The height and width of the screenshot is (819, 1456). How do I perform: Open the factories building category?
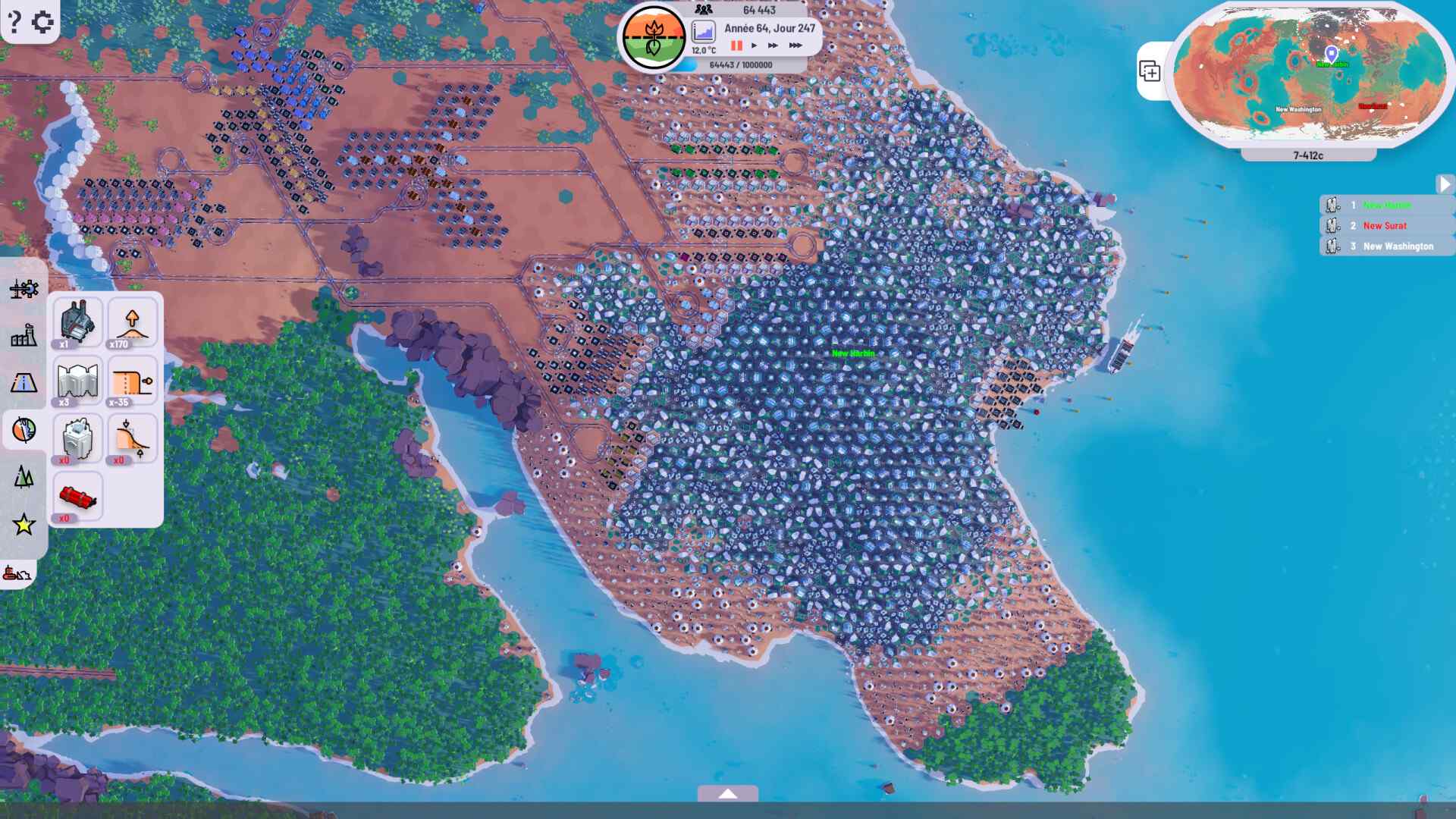tap(23, 336)
